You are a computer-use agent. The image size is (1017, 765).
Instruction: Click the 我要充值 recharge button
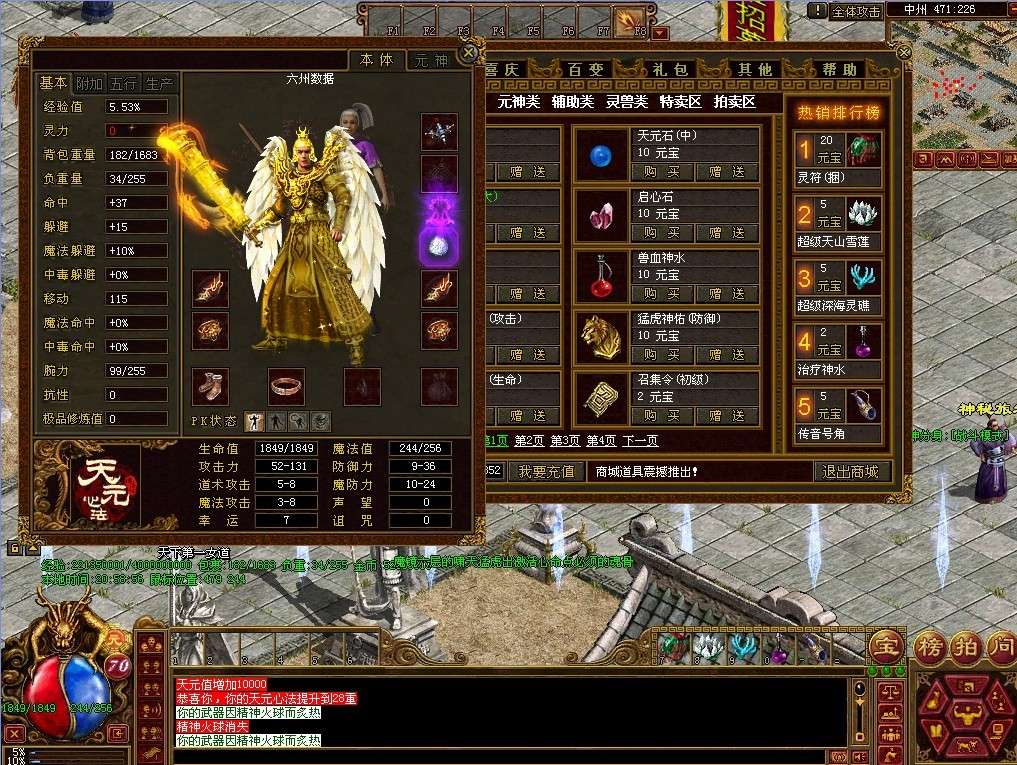547,471
